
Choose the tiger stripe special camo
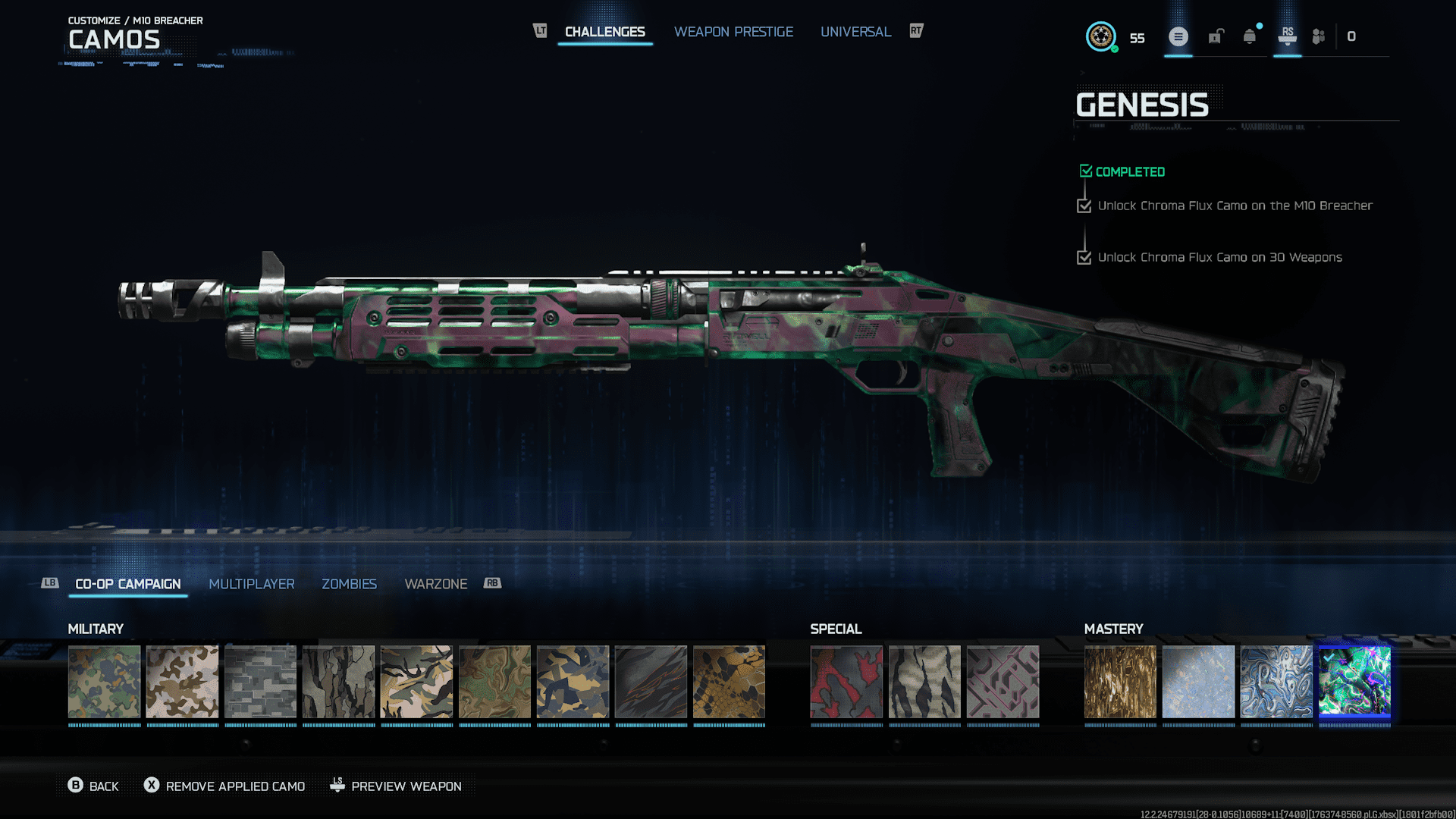(924, 681)
